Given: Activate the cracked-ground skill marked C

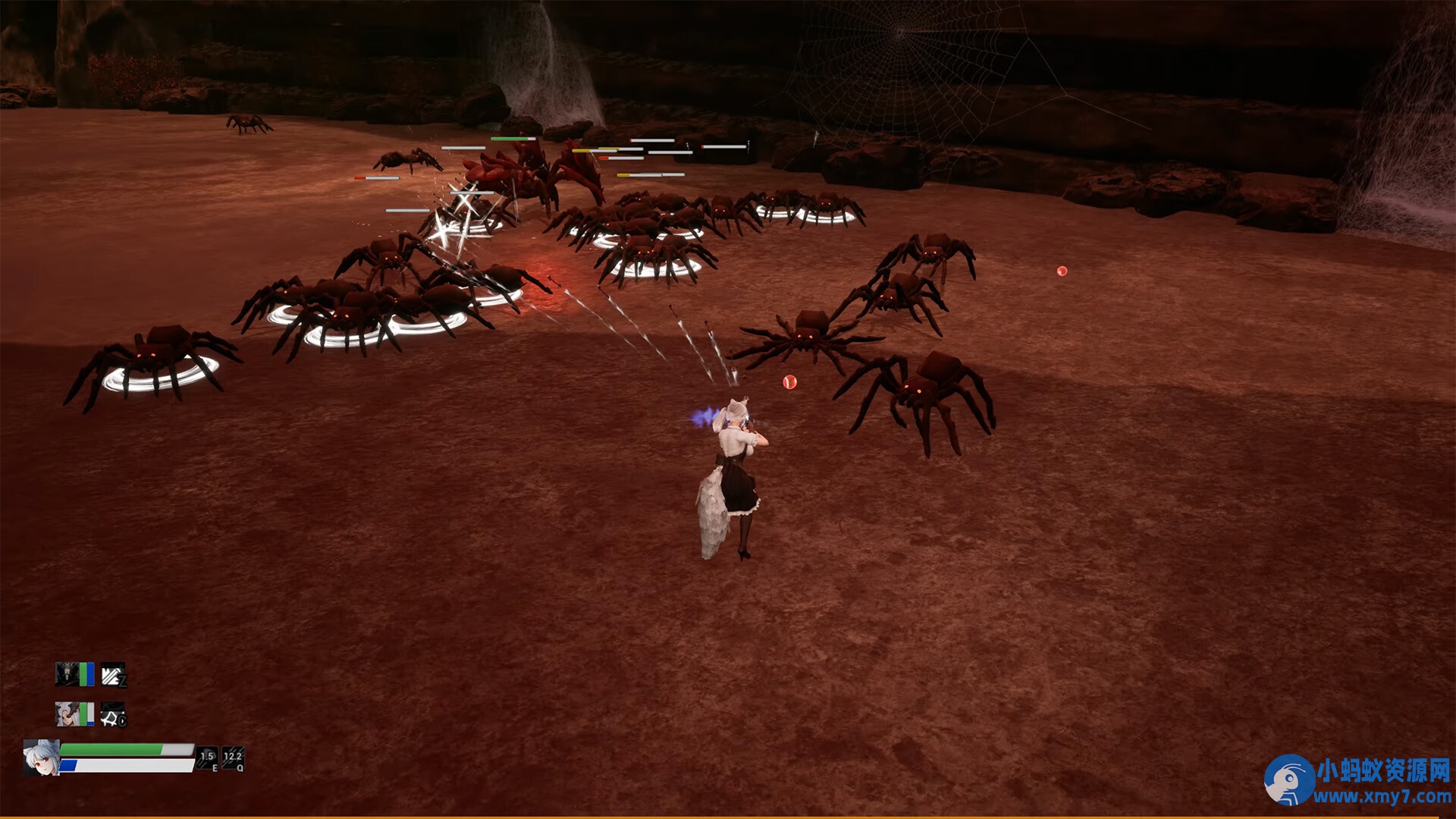Looking at the screenshot, I should click(113, 714).
